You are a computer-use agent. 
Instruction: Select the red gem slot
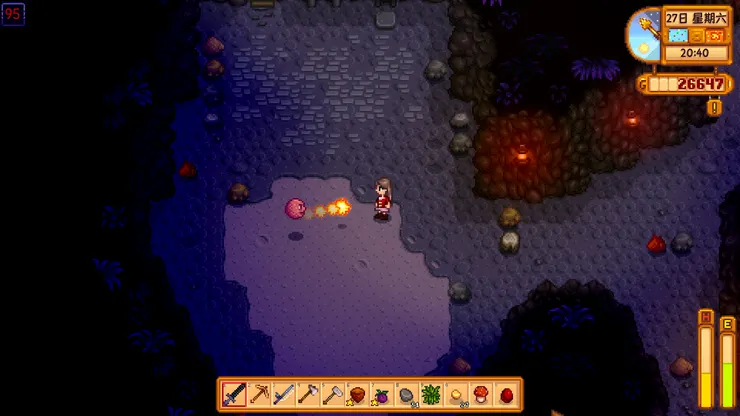click(504, 394)
